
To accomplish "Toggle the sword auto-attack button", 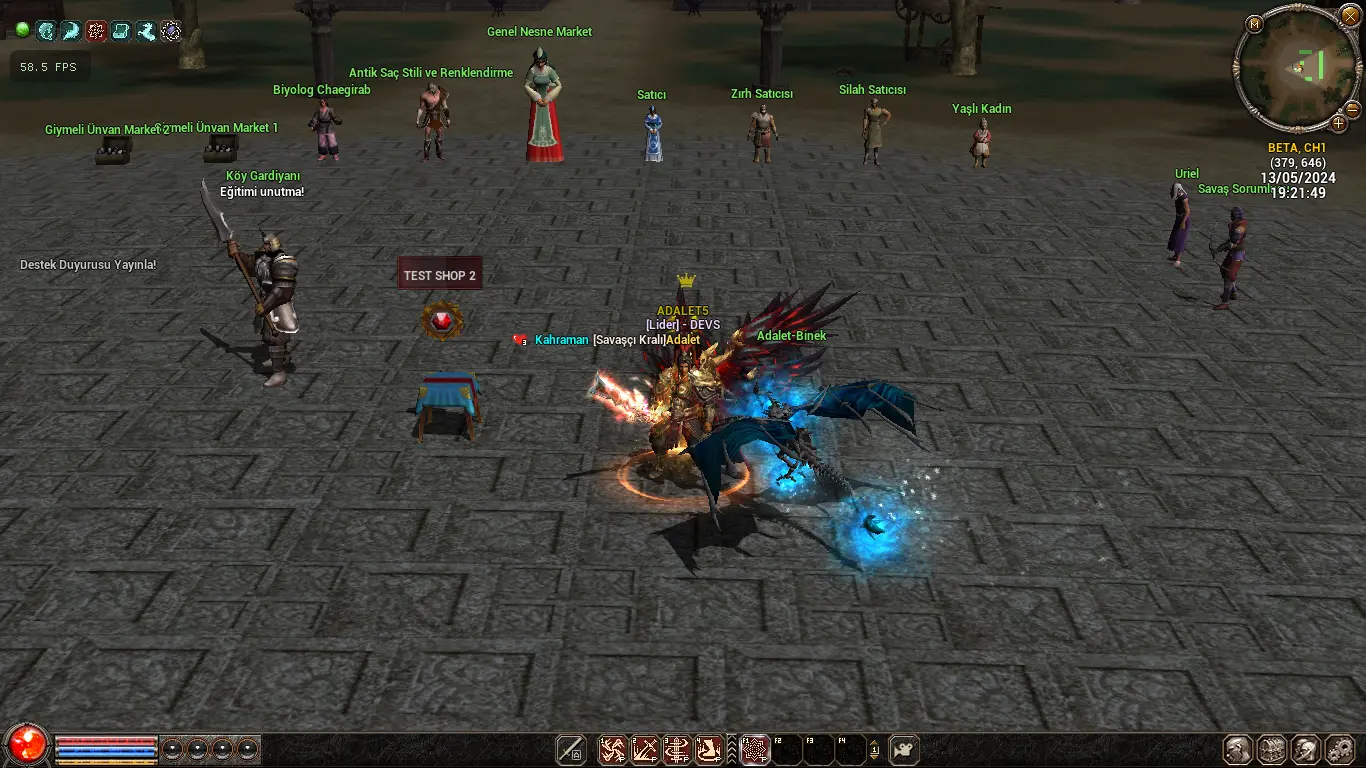I will coord(571,749).
